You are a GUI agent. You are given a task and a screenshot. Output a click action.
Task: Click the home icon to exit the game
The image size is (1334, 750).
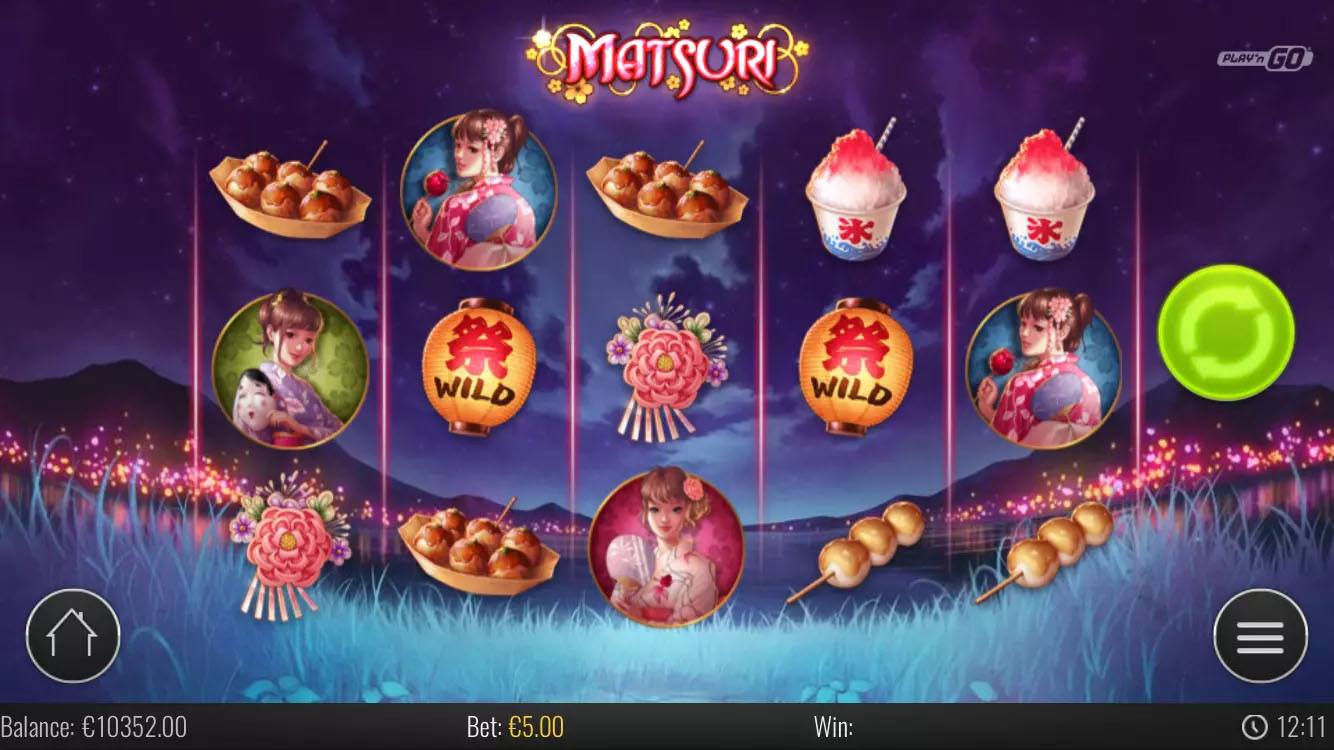tap(73, 634)
